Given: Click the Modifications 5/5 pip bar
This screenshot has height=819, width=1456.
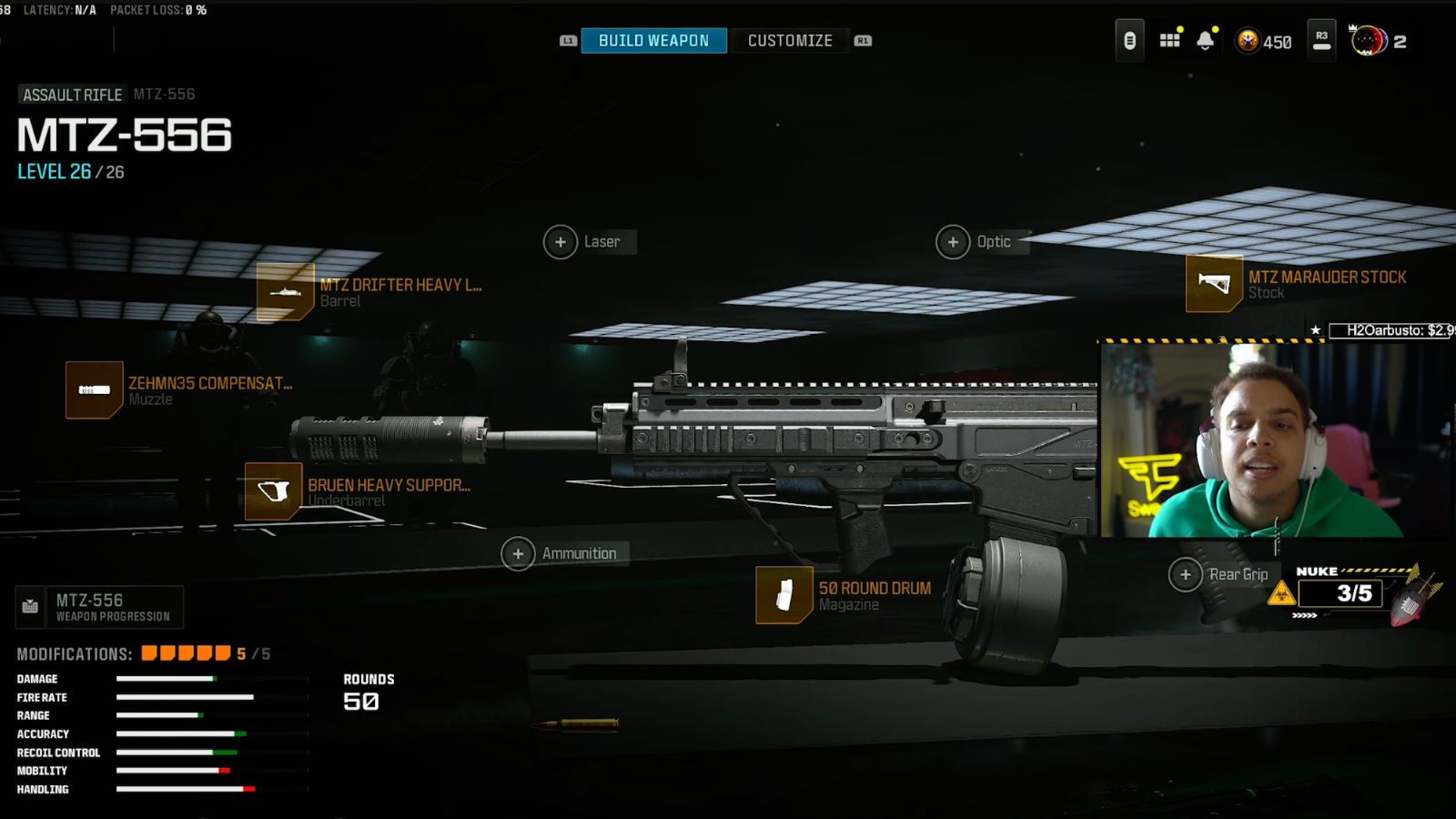Looking at the screenshot, I should (x=187, y=652).
